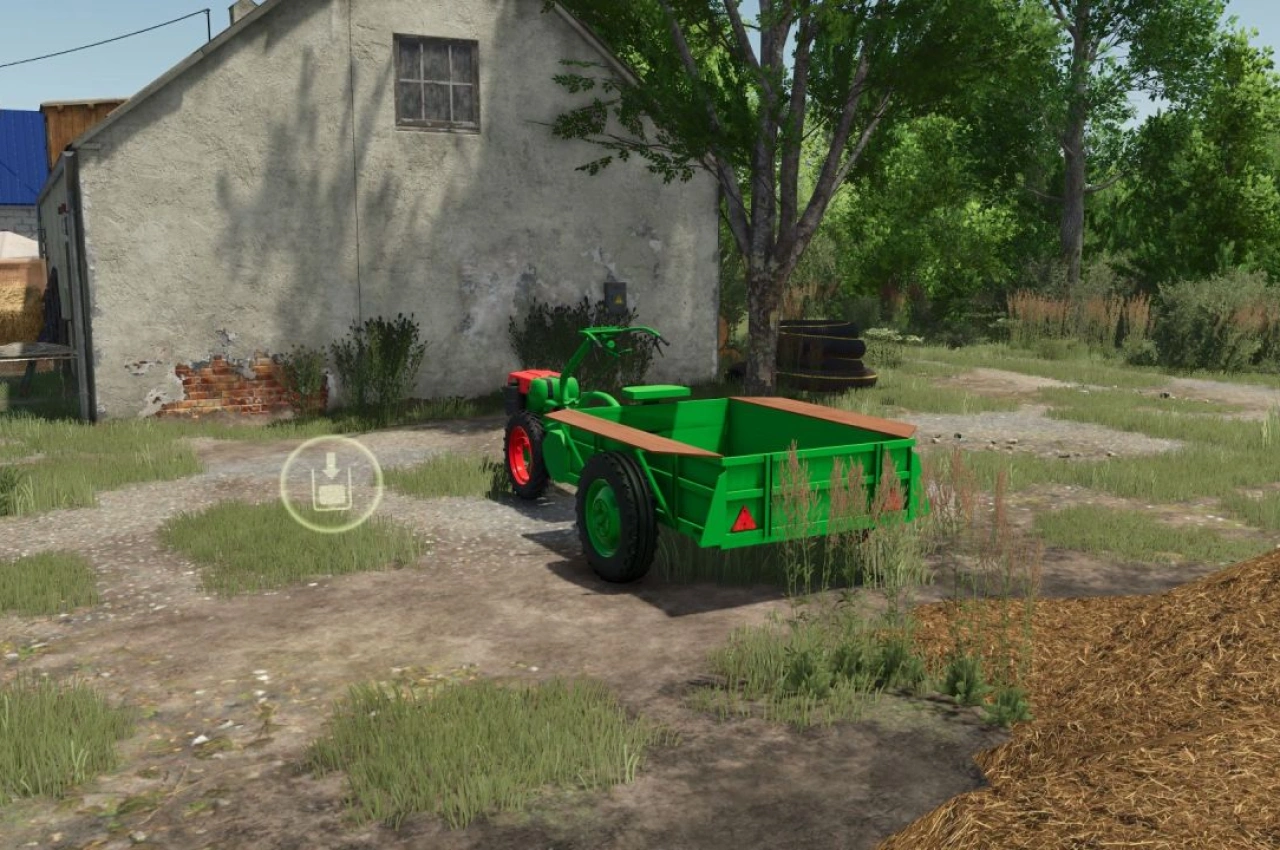Select the download arrow inside the interaction circle

click(x=330, y=464)
